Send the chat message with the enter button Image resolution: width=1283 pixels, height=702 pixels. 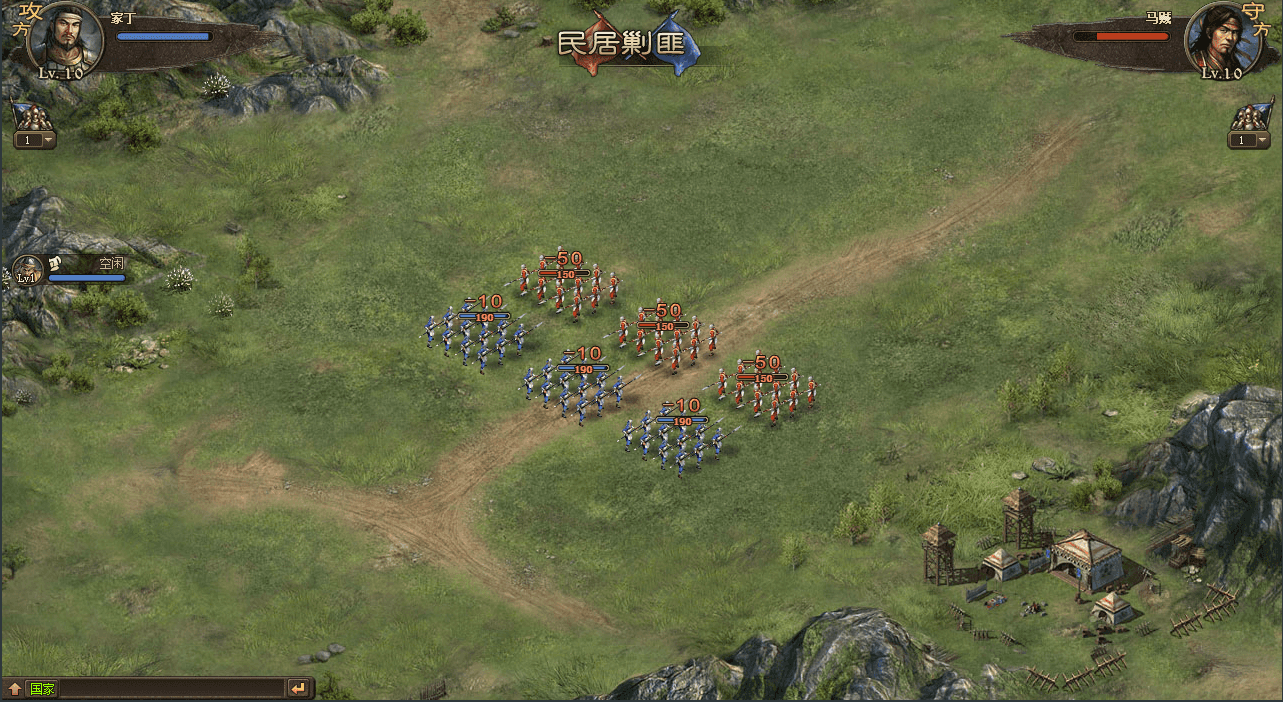(298, 688)
